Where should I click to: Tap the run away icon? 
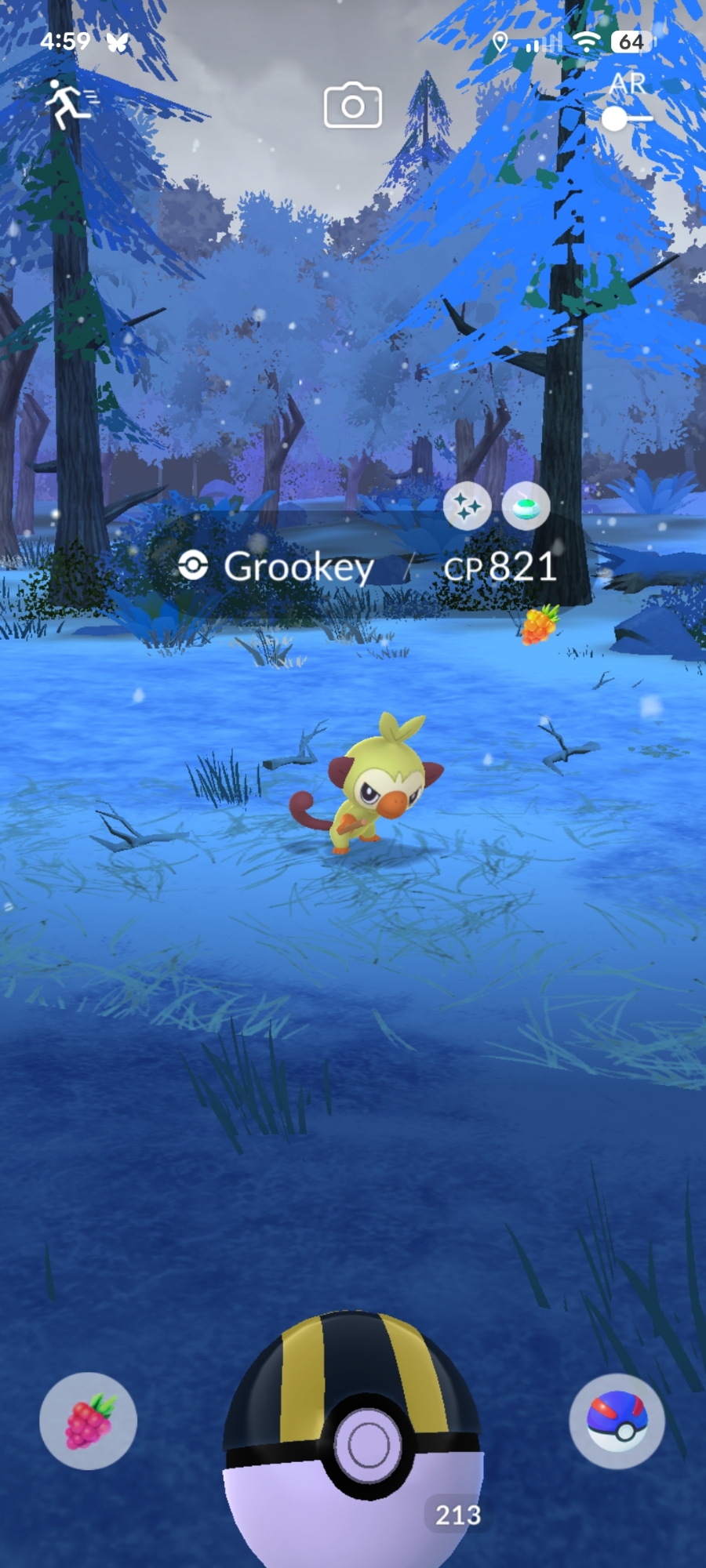tap(69, 103)
